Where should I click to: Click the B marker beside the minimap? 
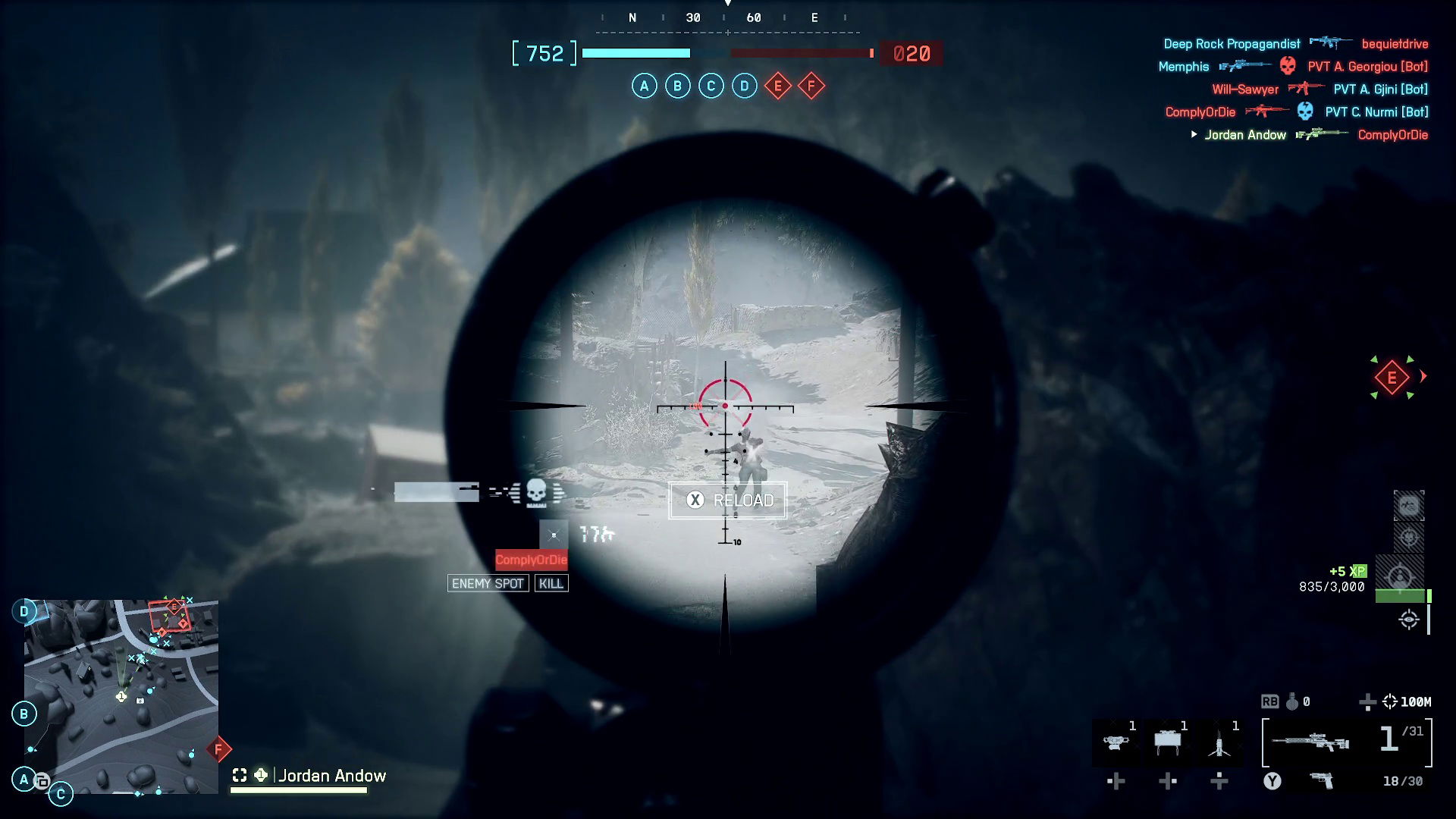pyautogui.click(x=24, y=714)
